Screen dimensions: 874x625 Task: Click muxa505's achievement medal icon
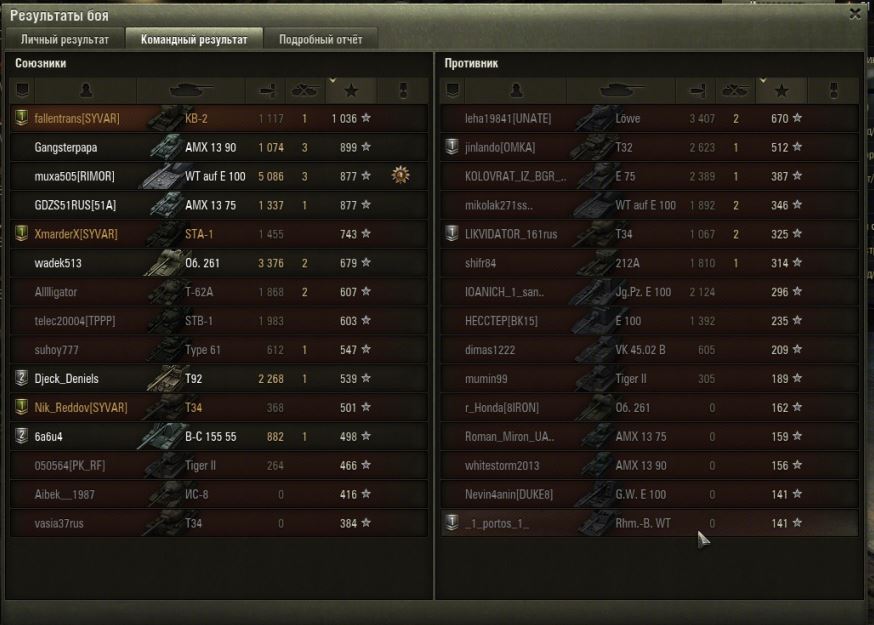pyautogui.click(x=401, y=176)
